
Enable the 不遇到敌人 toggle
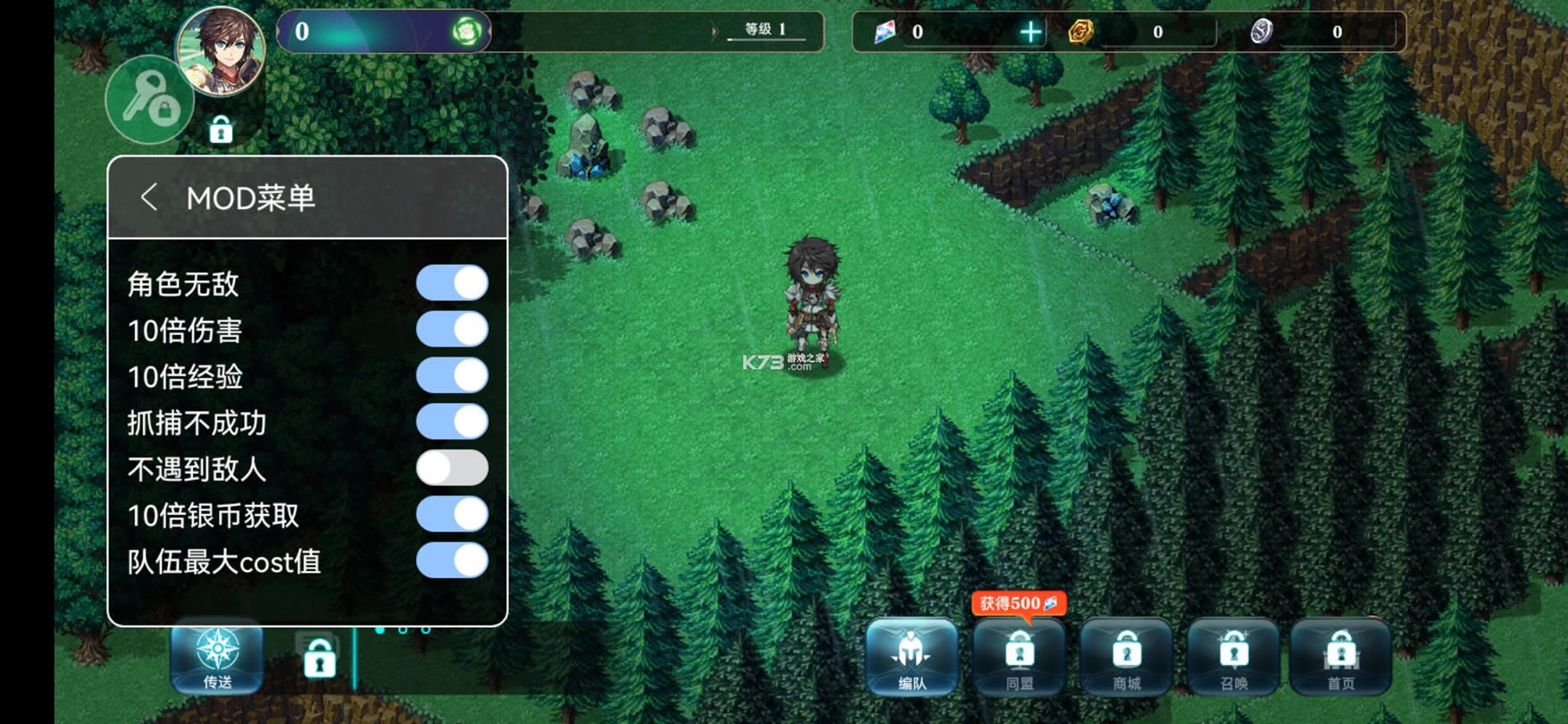point(452,468)
